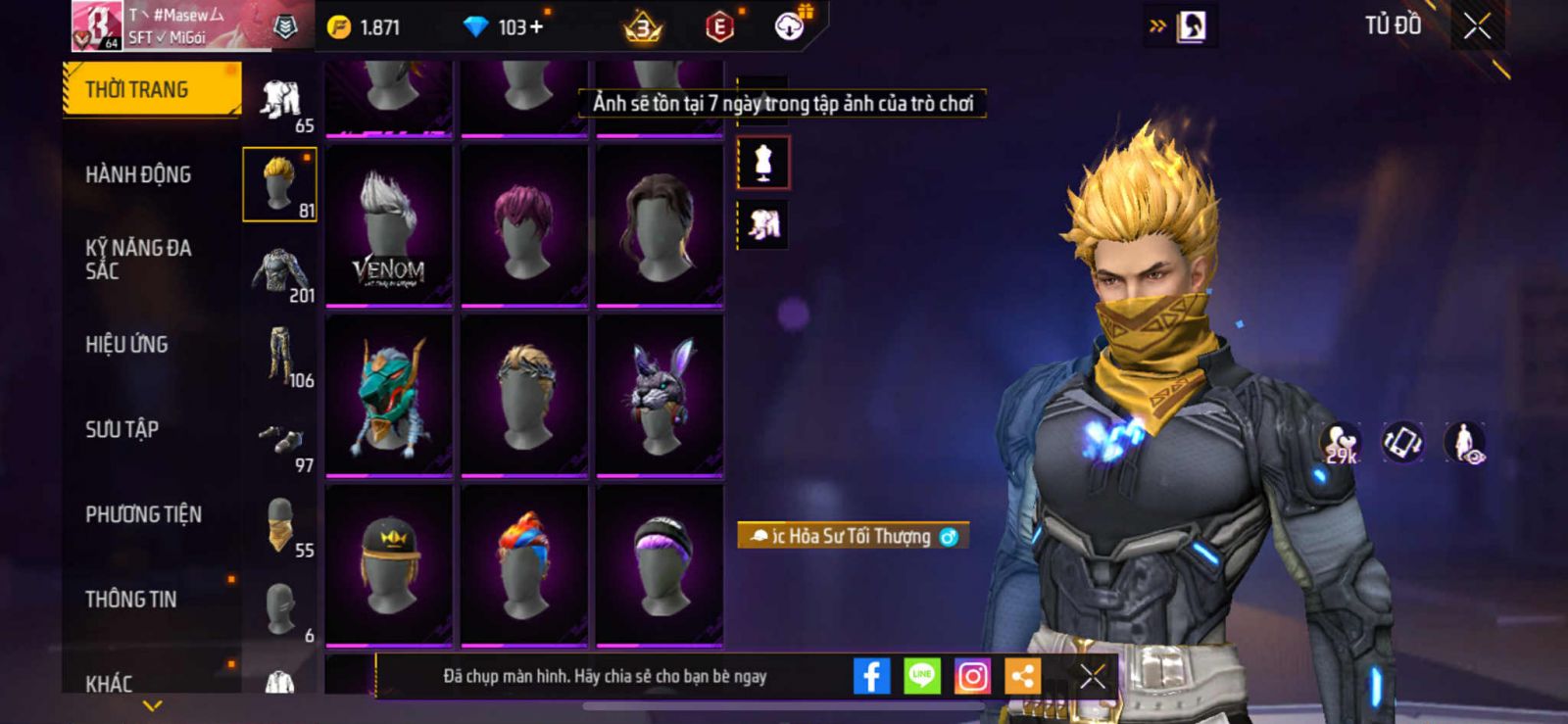Viewport: 1568px width, 724px height.
Task: Choose the white Venom hairstyle
Action: [389, 225]
